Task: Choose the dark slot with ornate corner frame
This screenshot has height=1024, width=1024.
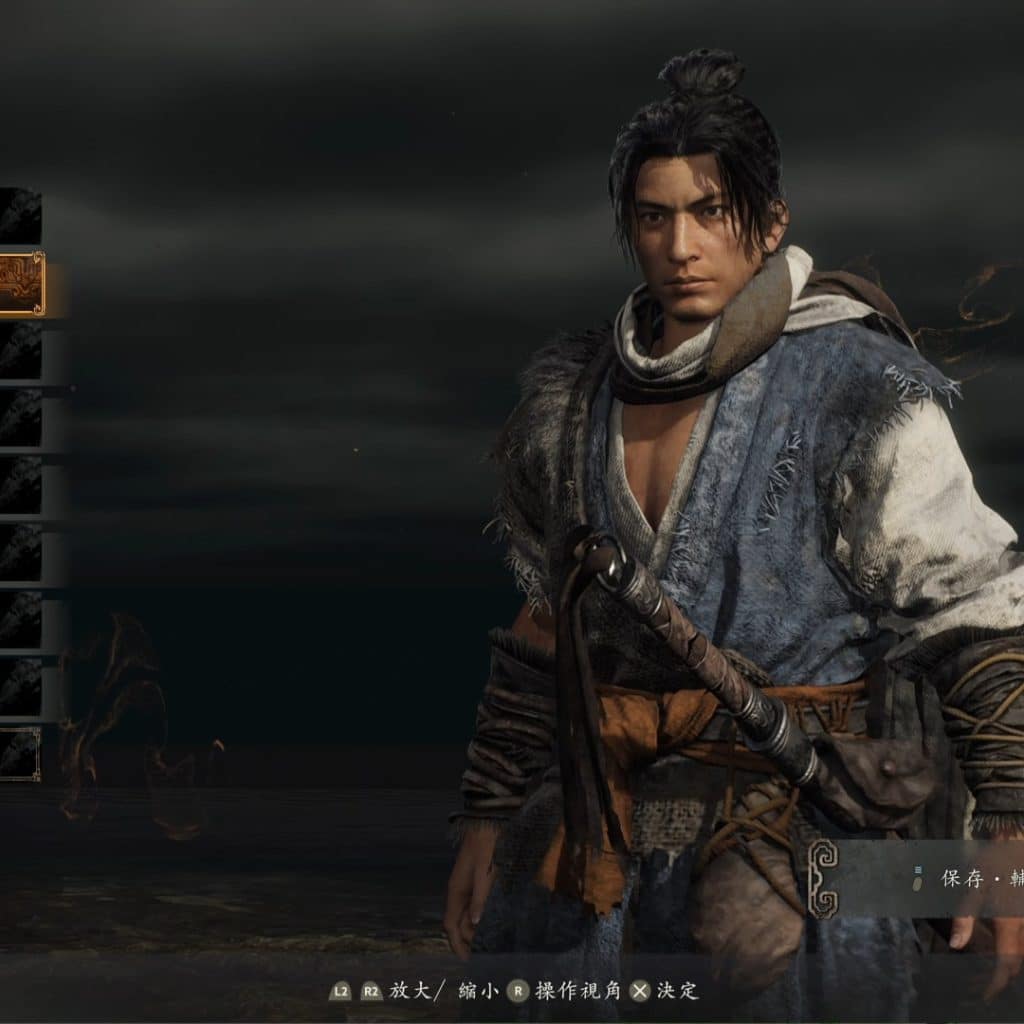Action: [x=20, y=754]
